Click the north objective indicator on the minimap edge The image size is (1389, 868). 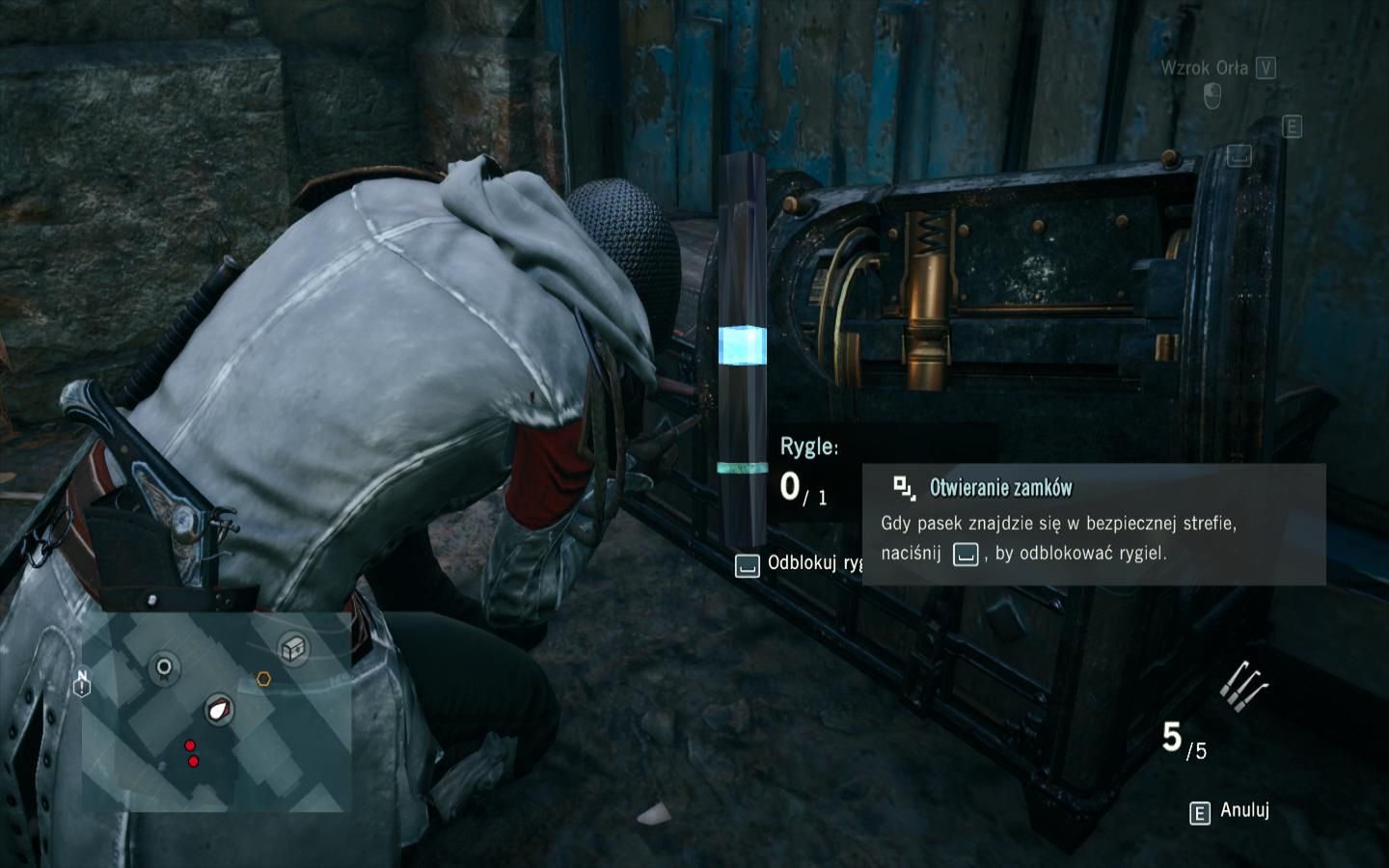82,683
